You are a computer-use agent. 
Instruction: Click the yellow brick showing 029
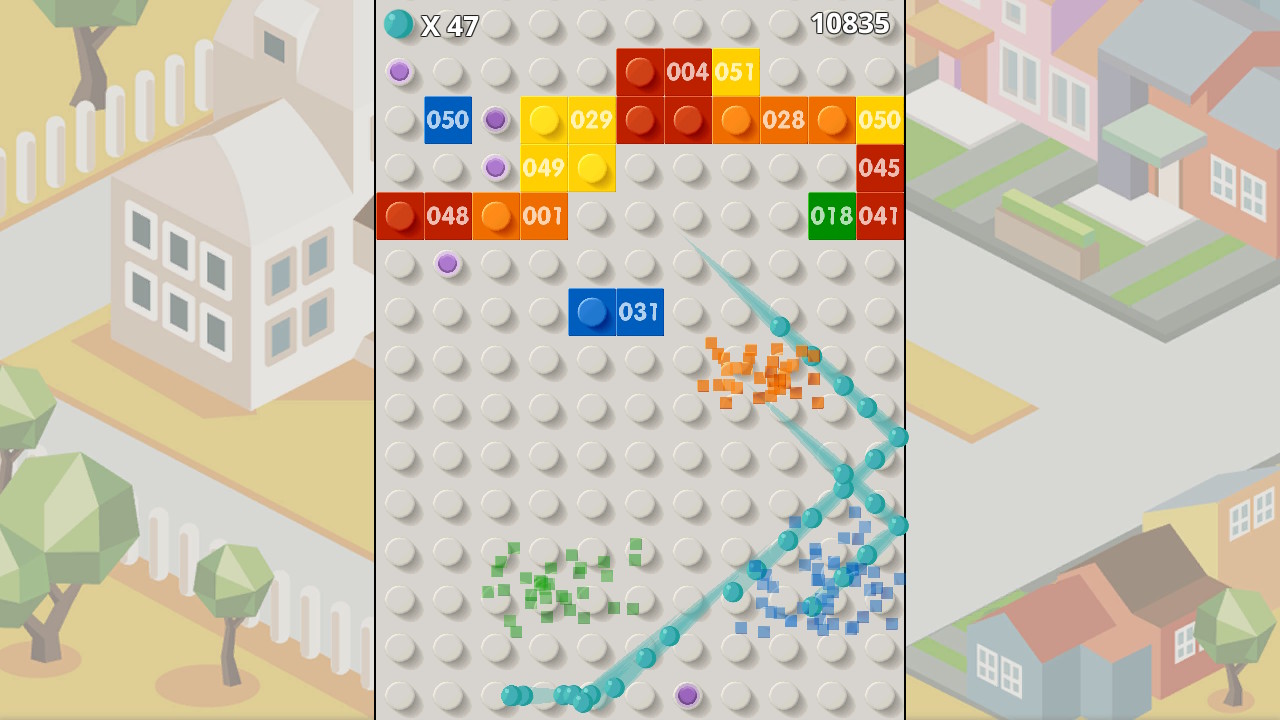(592, 119)
